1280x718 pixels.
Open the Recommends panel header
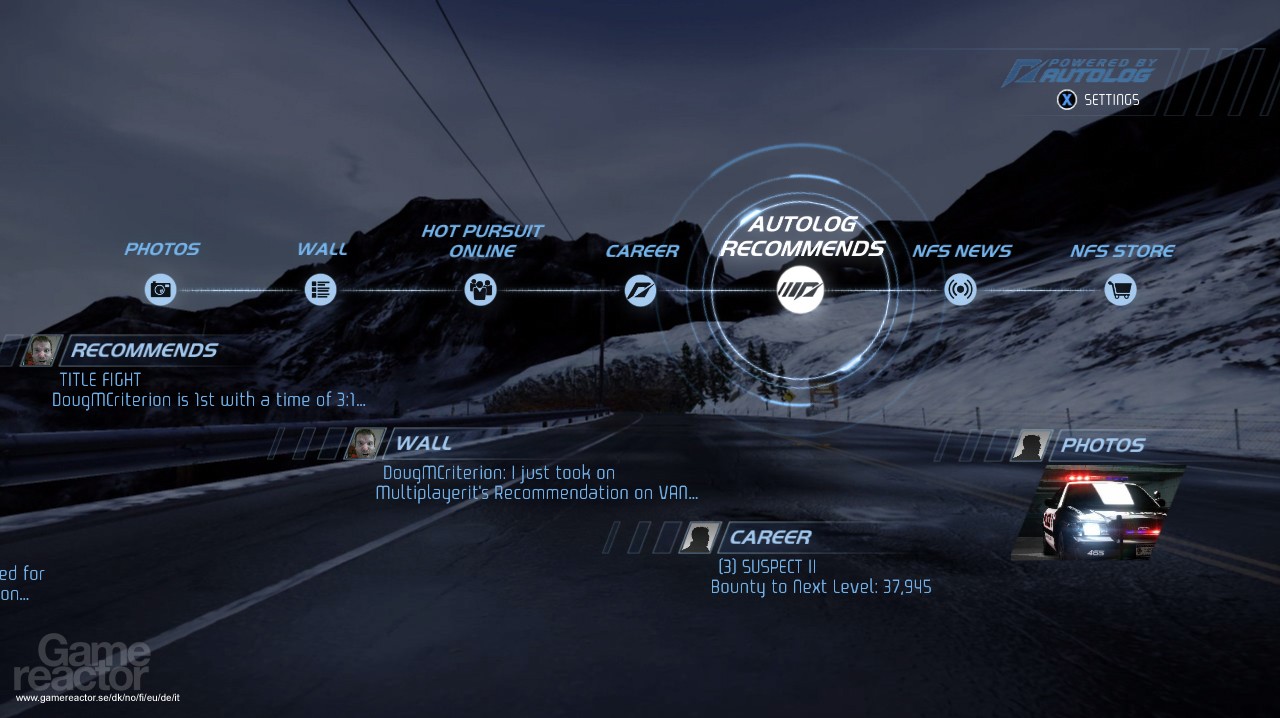point(143,351)
